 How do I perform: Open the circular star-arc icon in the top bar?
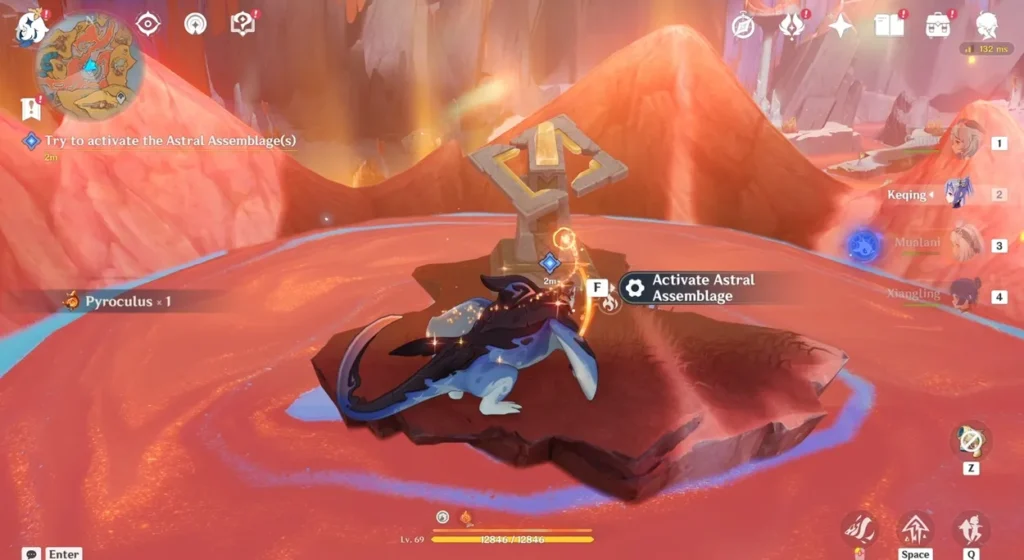point(195,24)
